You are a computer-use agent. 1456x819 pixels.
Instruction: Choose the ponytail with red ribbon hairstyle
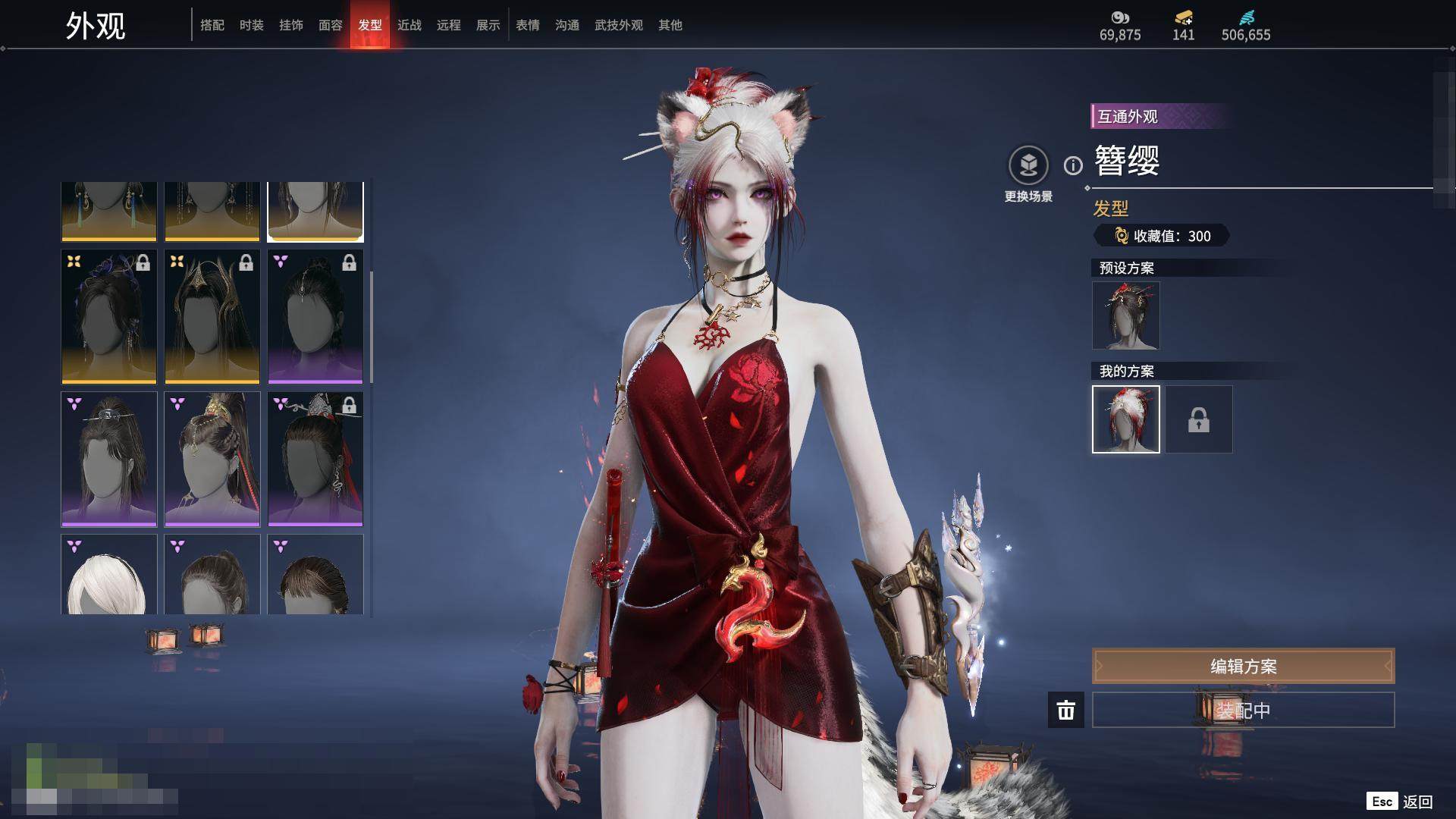click(x=212, y=459)
